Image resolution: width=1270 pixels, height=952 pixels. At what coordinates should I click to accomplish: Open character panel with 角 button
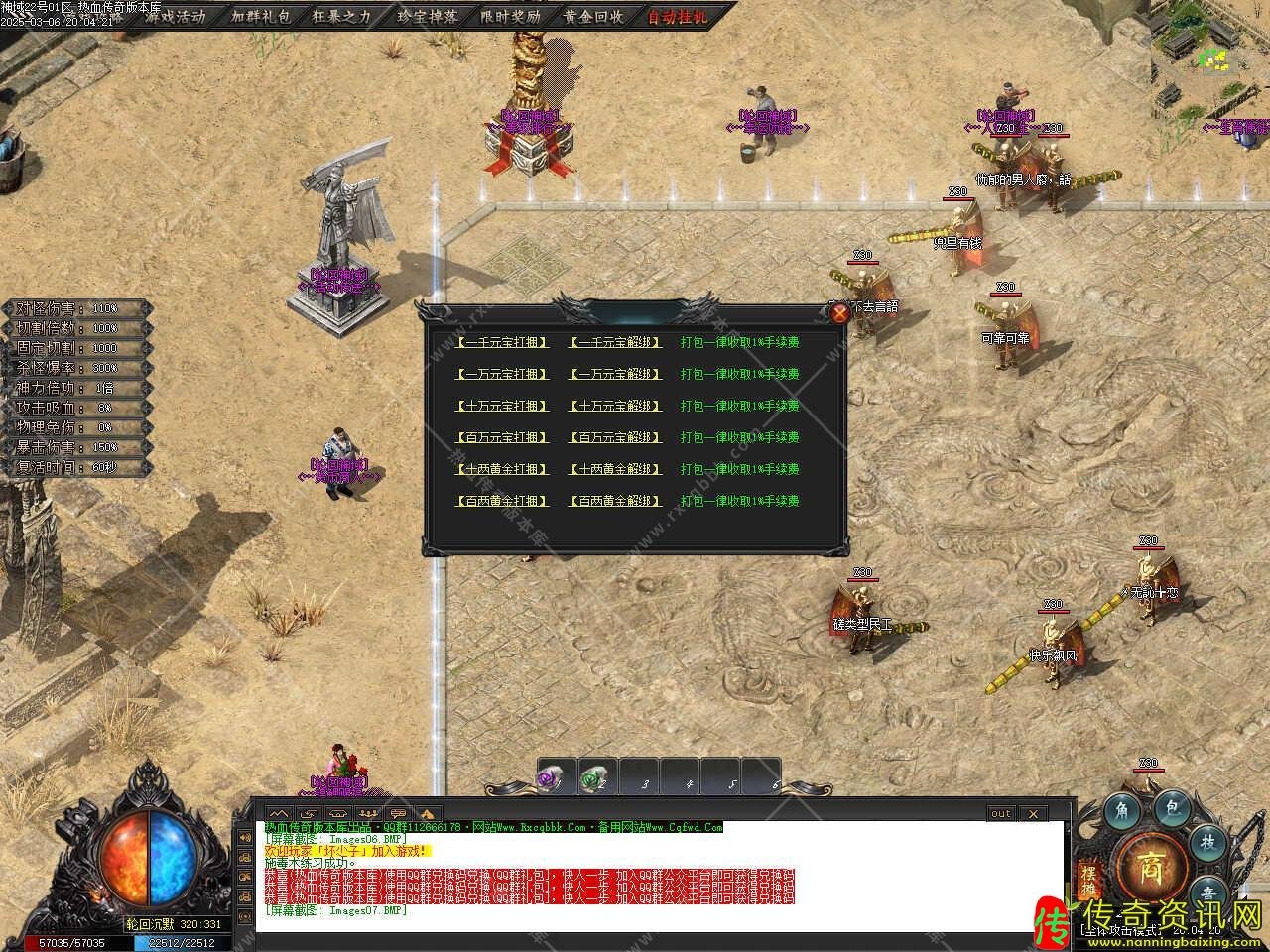1122,809
